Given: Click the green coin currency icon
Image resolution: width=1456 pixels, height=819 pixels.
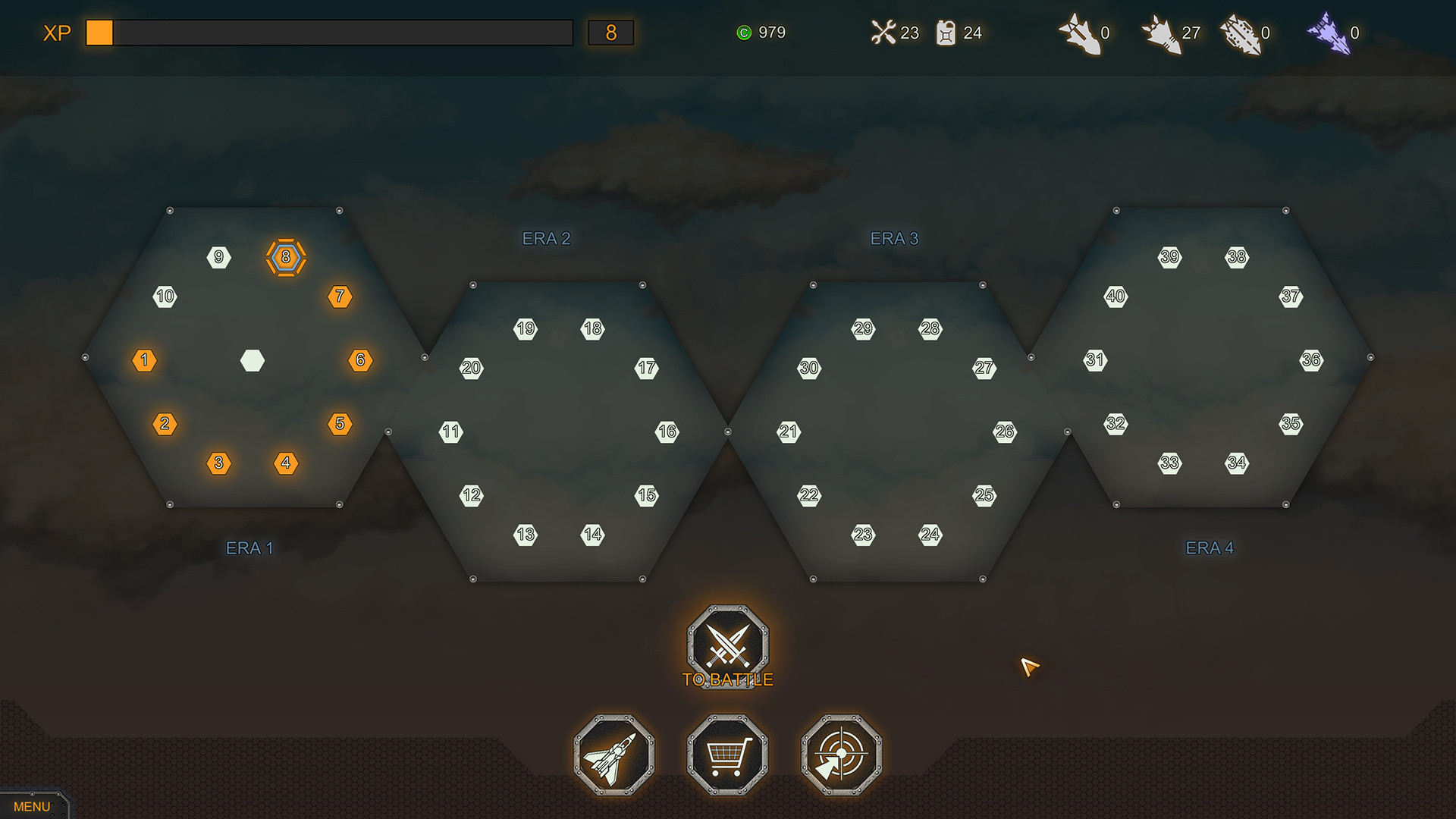Looking at the screenshot, I should [x=745, y=33].
